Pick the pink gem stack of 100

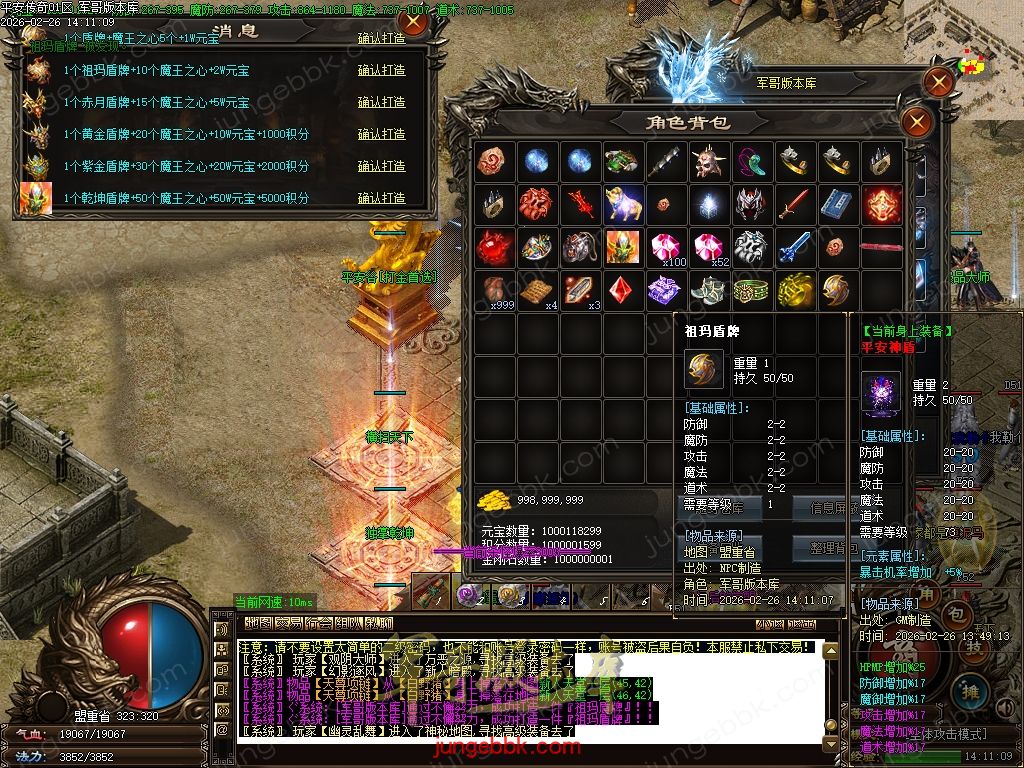point(667,247)
